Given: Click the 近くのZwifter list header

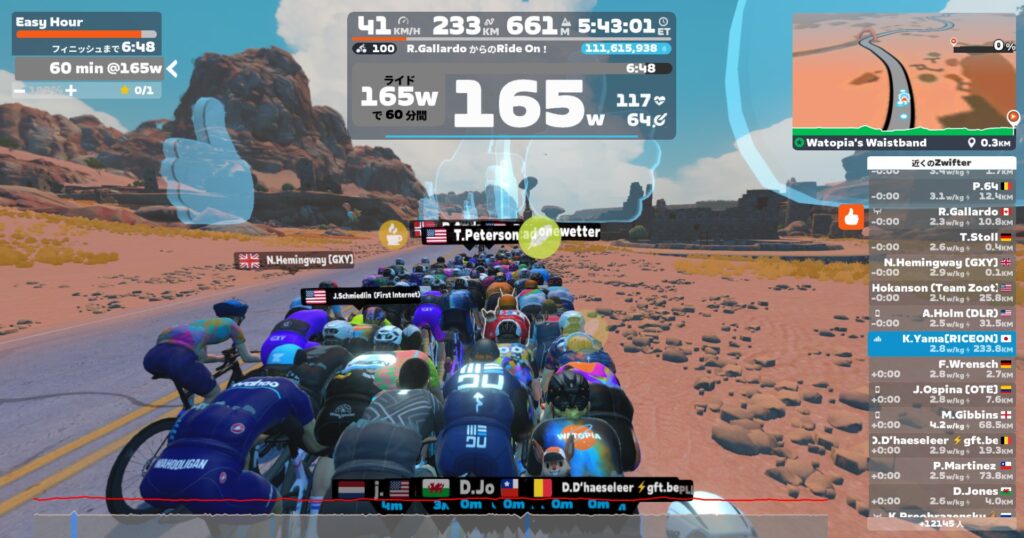Looking at the screenshot, I should (941, 163).
